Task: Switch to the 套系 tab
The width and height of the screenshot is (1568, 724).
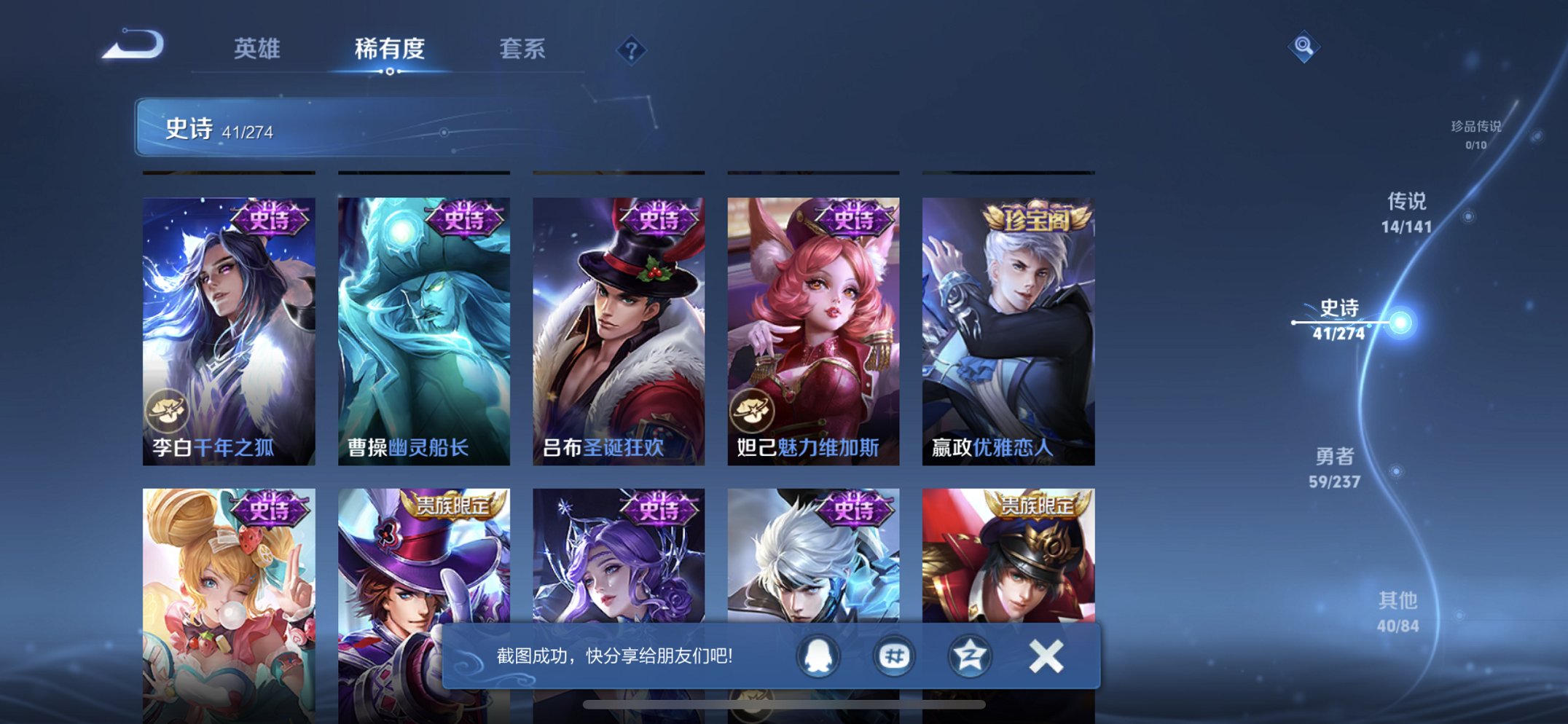Action: point(522,50)
